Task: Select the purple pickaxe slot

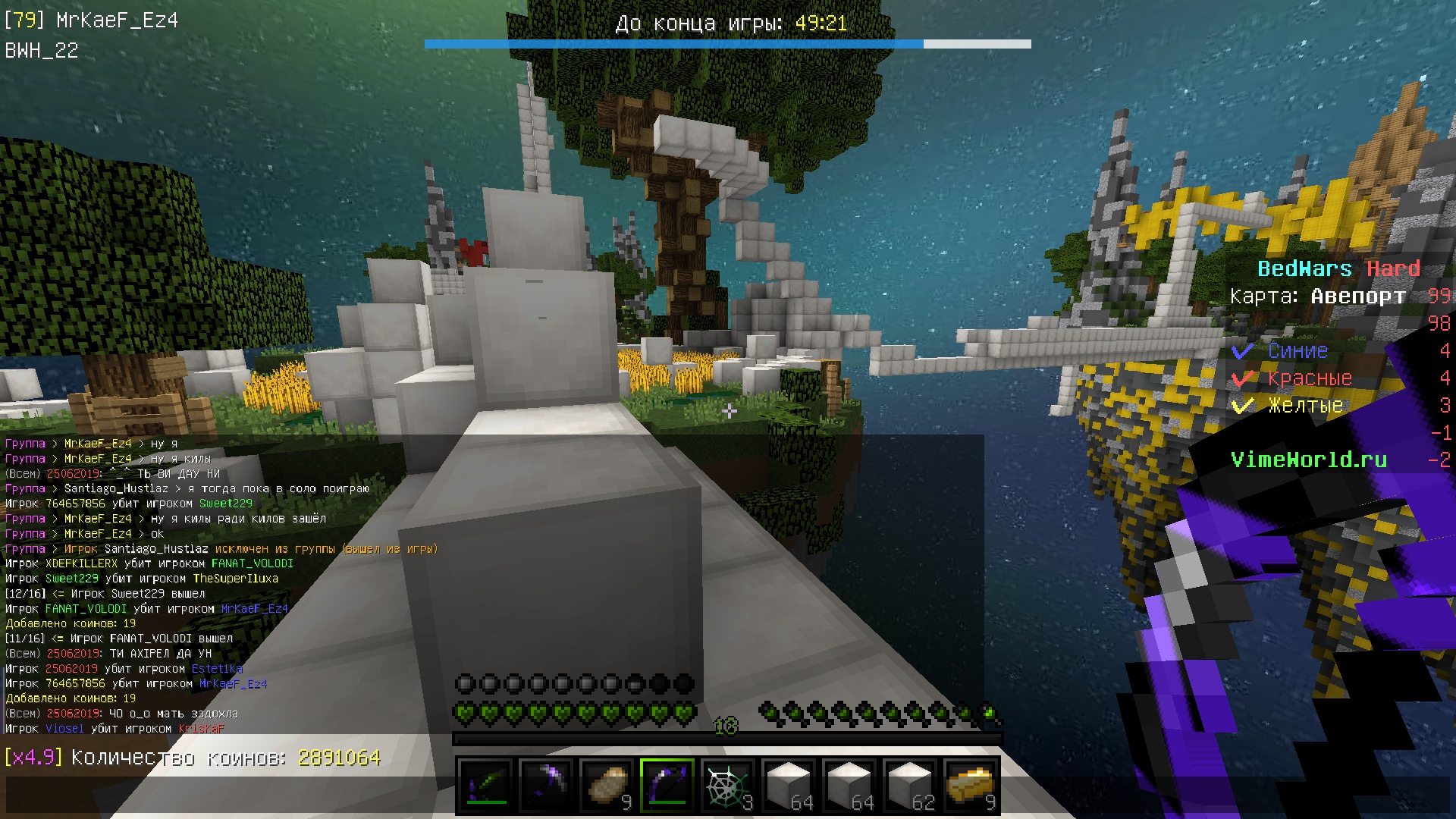Action: pos(546,786)
